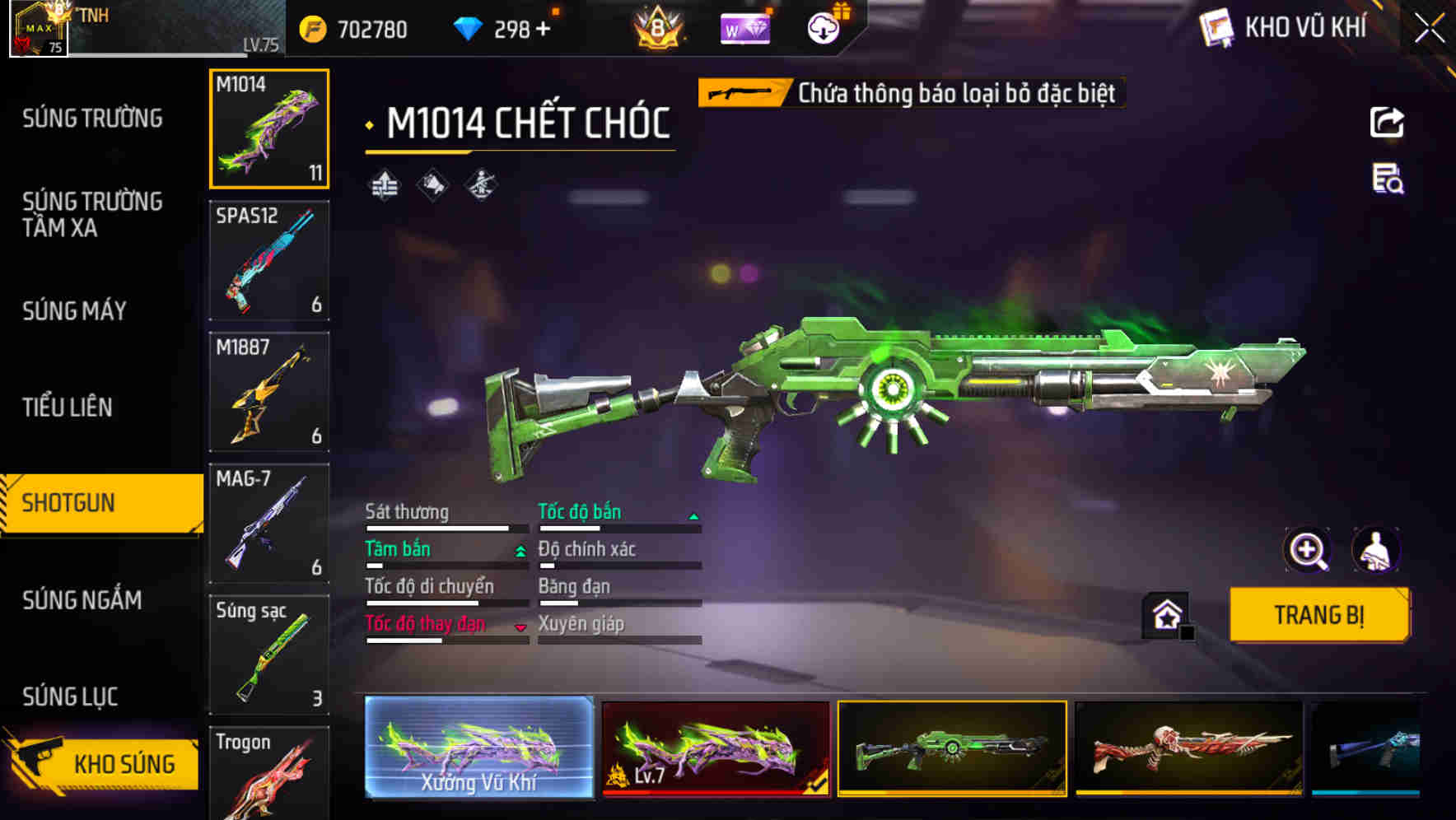Zoom in with the magnifier button
This screenshot has height=820, width=1456.
coord(1307,550)
